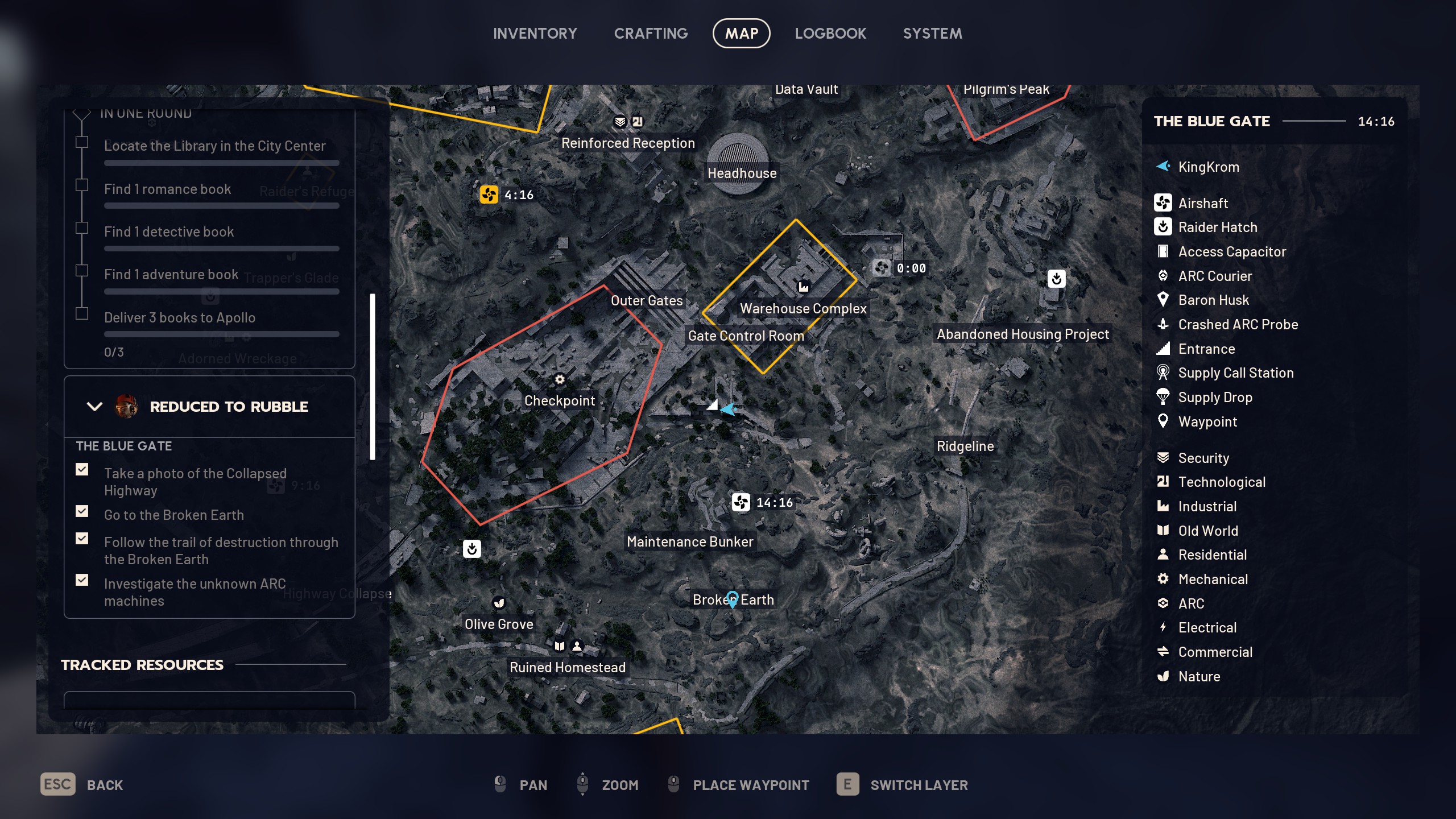This screenshot has height=819, width=1456.
Task: Click the Supply Call Station legend icon
Action: [x=1164, y=373]
